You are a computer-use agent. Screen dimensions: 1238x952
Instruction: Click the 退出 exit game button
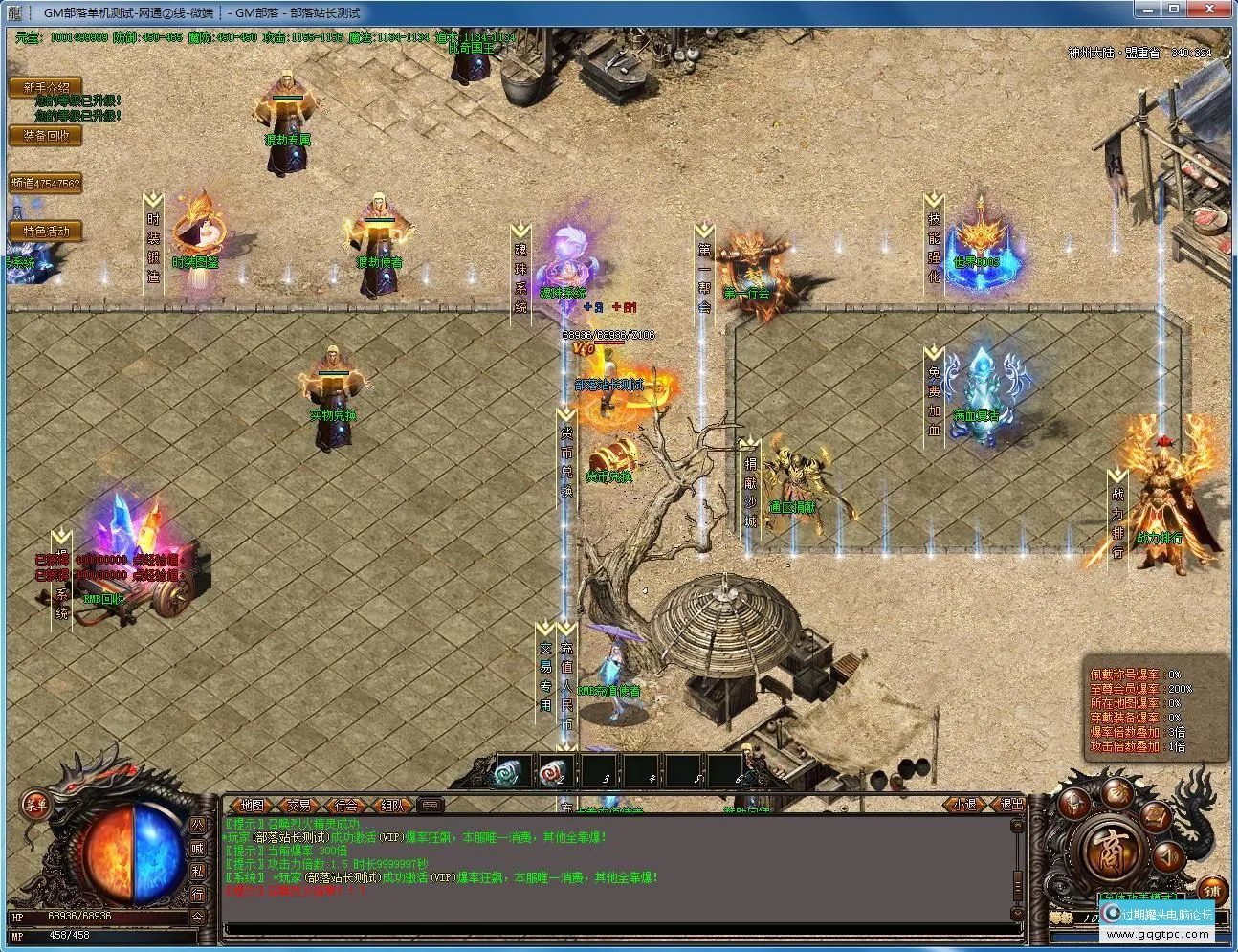[1010, 805]
